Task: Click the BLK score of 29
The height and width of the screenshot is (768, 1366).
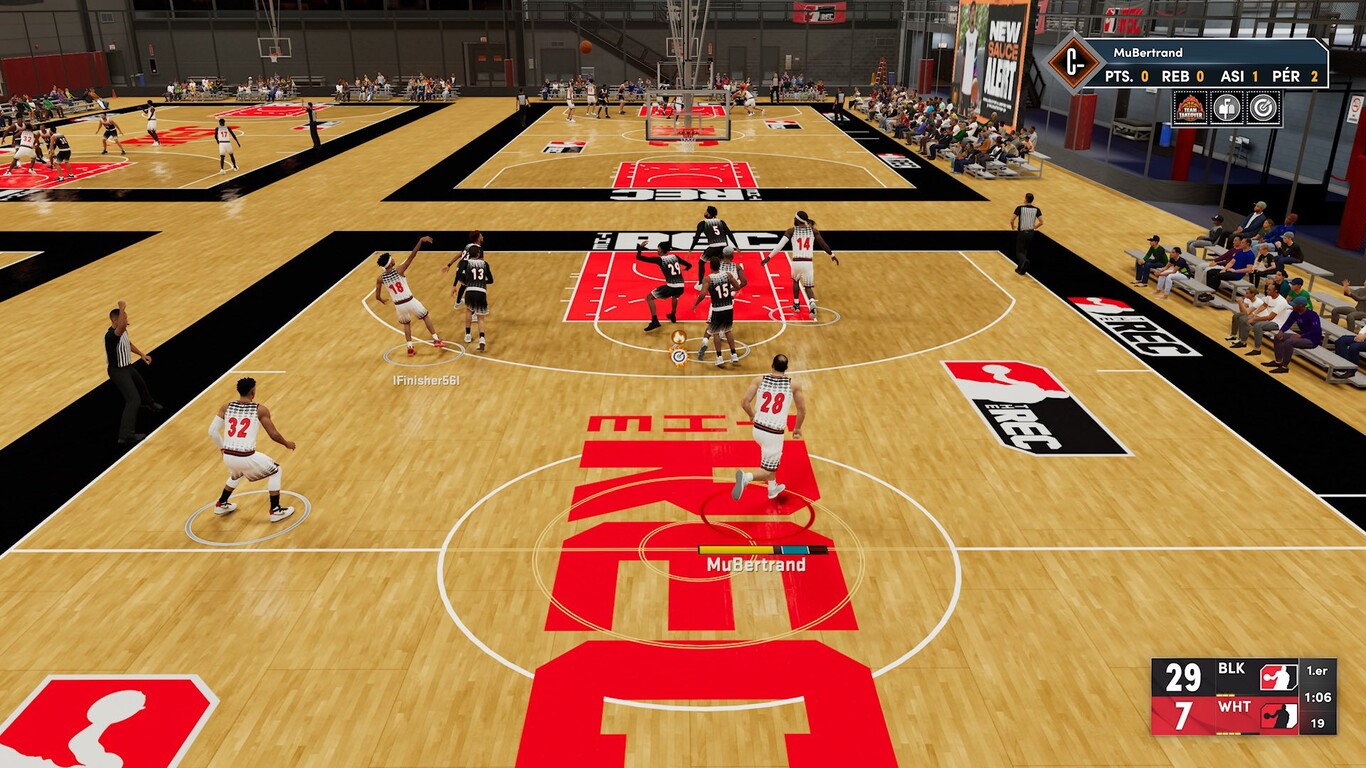Action: tap(1184, 678)
